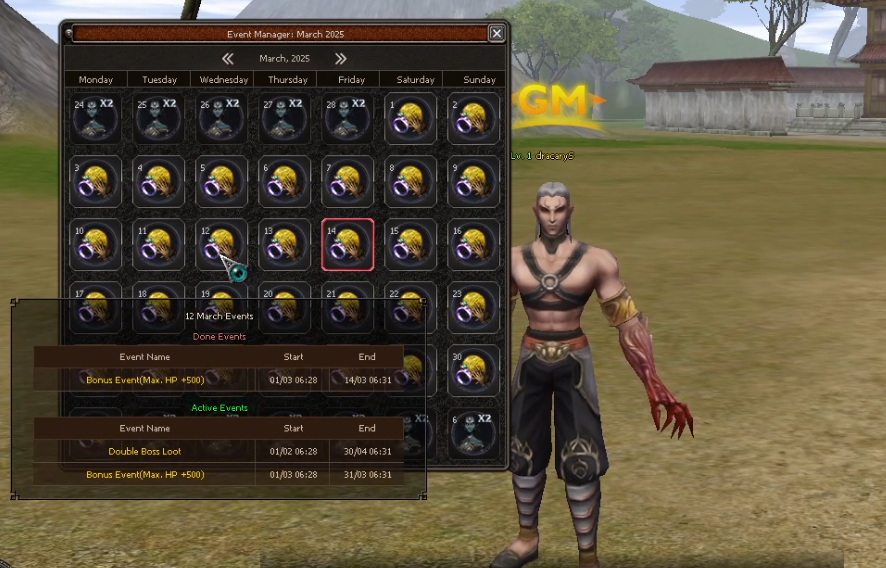This screenshot has width=886, height=568.
Task: Open the March 30 day cell
Action: [x=473, y=369]
